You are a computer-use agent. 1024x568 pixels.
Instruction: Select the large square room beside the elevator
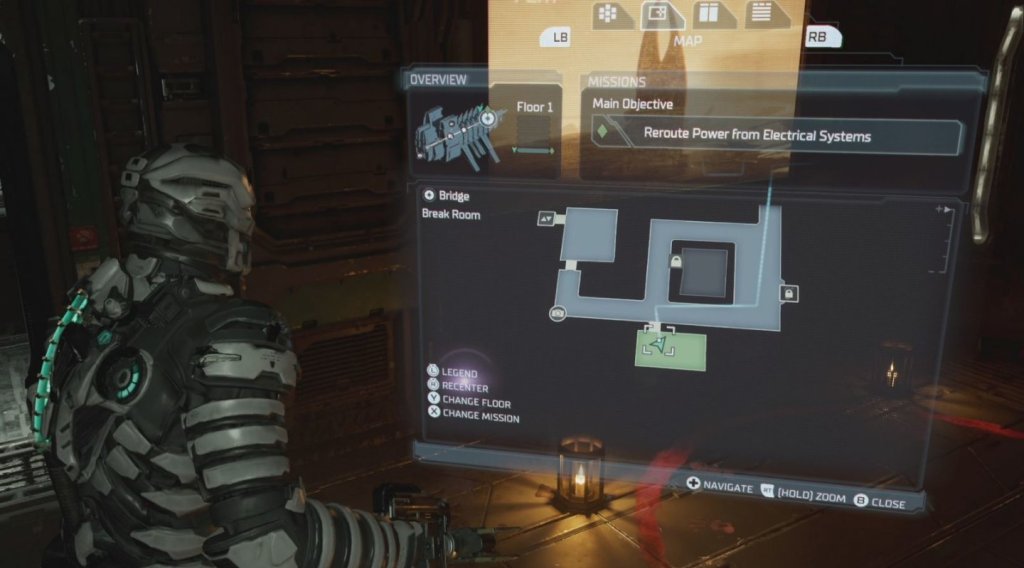click(x=588, y=236)
